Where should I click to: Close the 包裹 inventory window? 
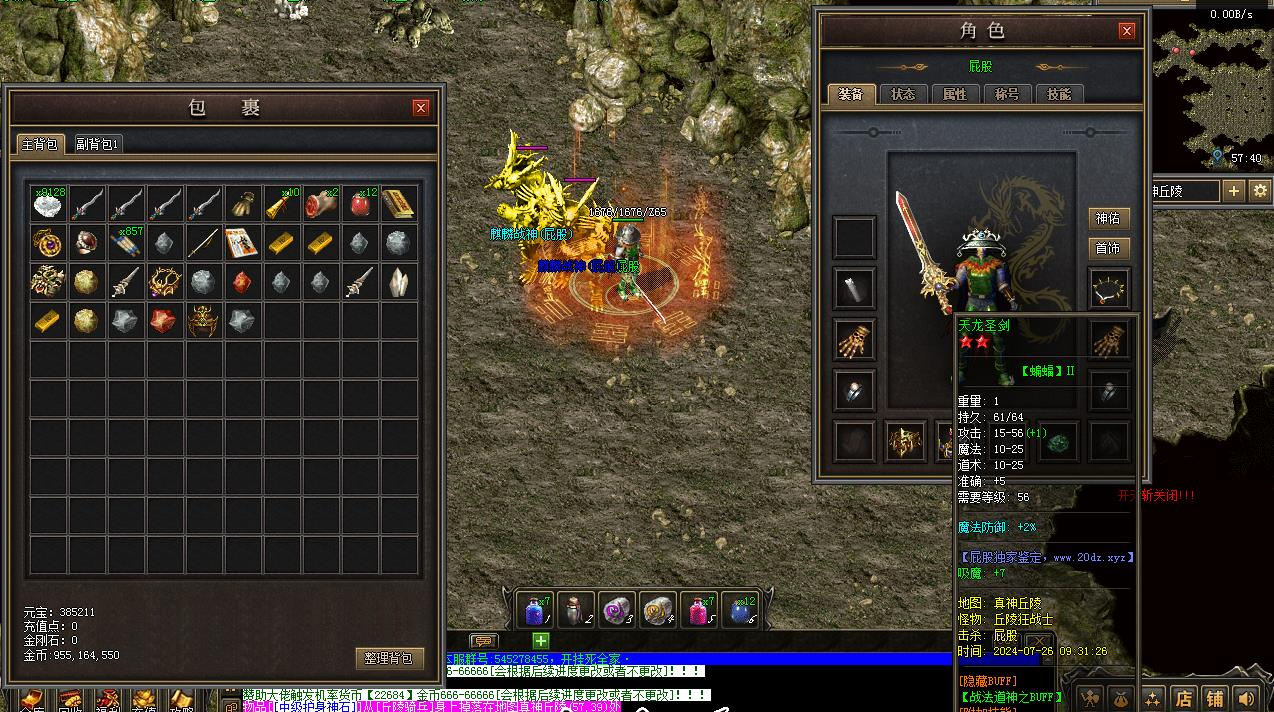click(421, 108)
